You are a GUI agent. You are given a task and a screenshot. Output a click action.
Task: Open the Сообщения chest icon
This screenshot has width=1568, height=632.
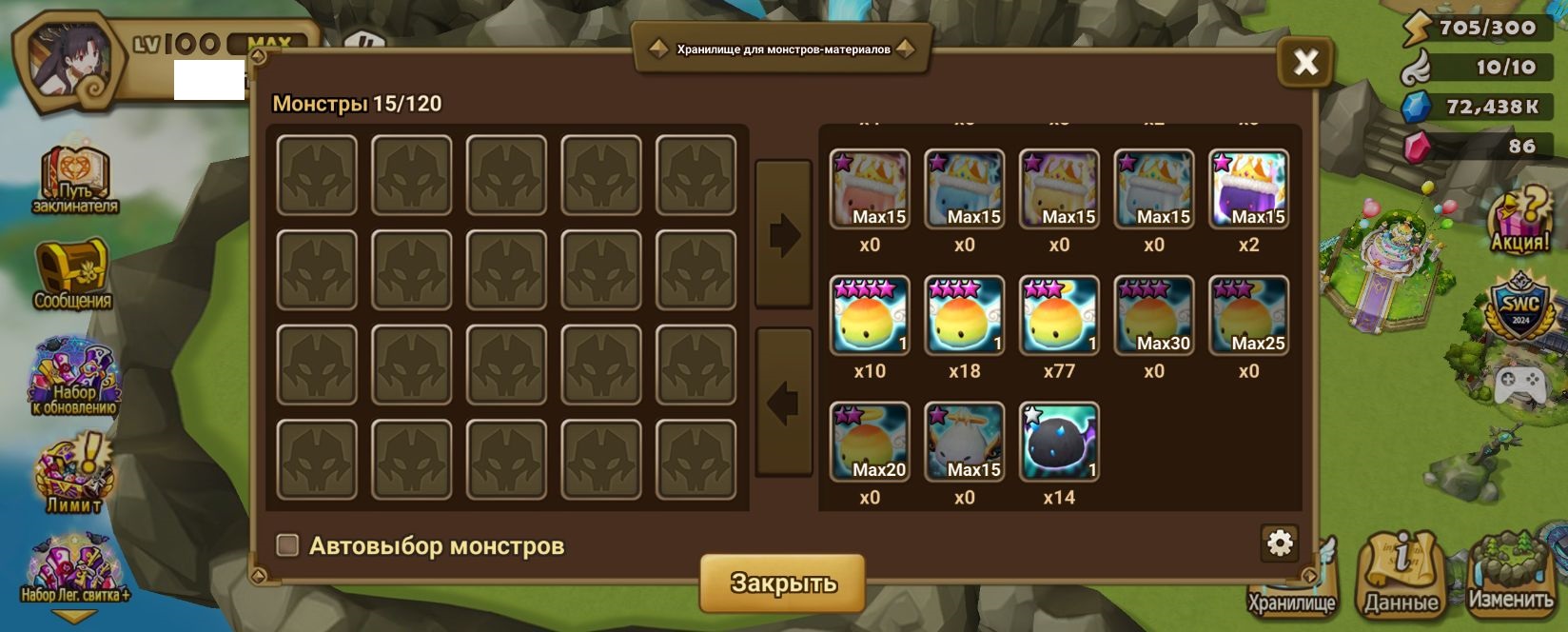coord(73,274)
